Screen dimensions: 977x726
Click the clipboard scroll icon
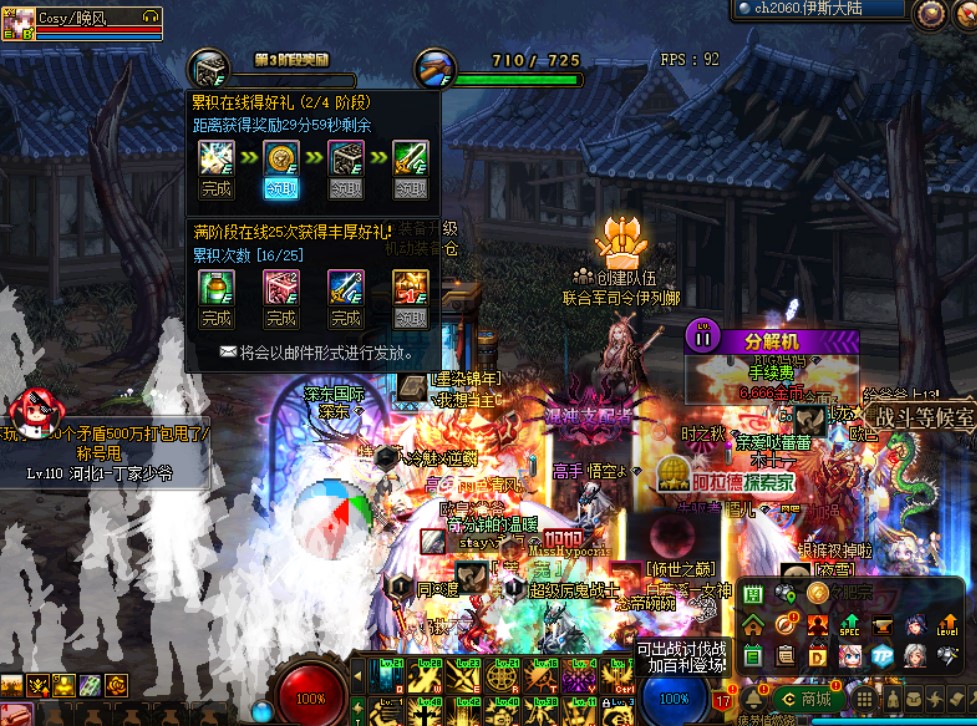(785, 656)
